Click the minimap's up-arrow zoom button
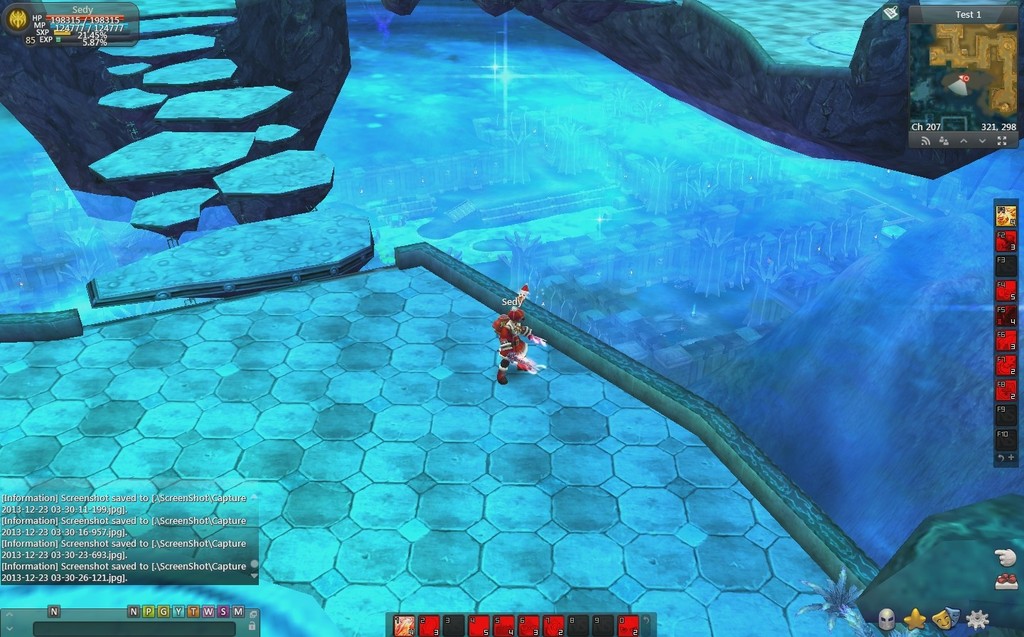 [x=963, y=141]
